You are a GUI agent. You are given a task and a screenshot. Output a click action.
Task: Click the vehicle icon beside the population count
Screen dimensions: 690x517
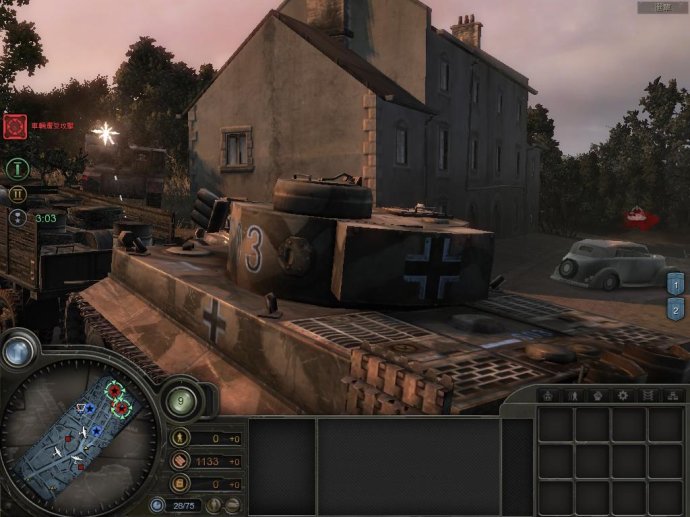tap(232, 506)
